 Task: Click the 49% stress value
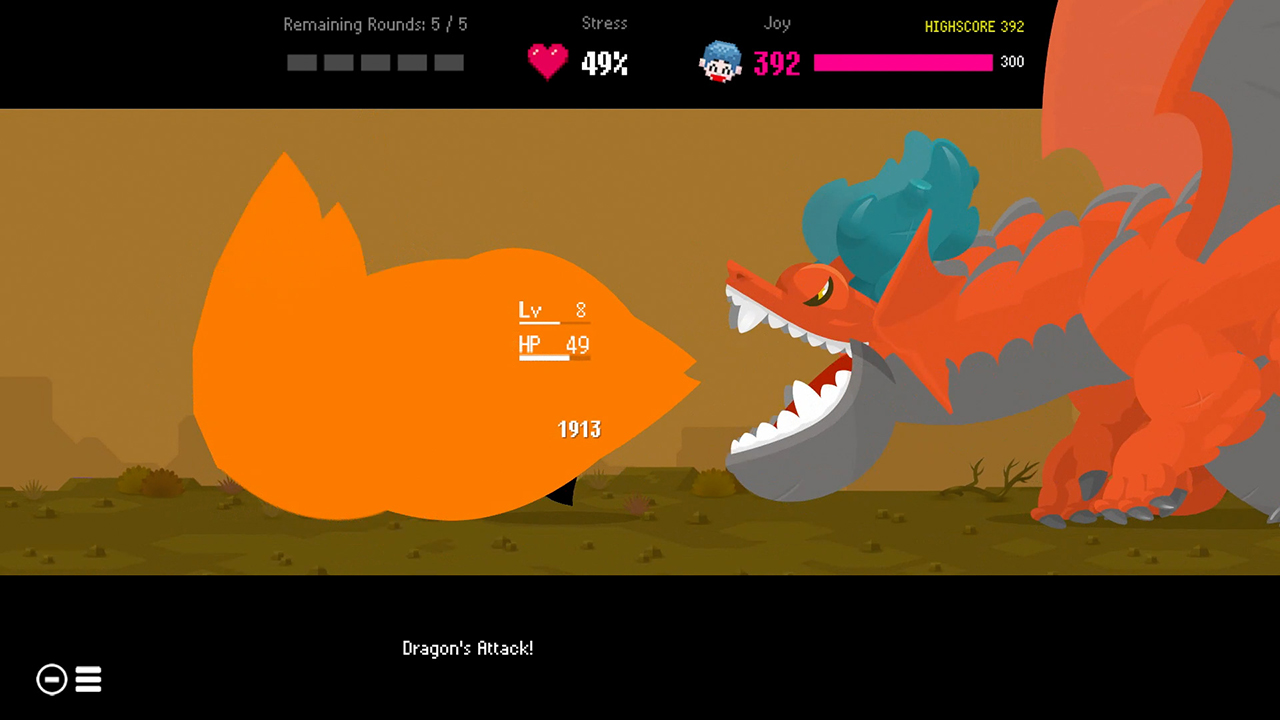pyautogui.click(x=606, y=63)
